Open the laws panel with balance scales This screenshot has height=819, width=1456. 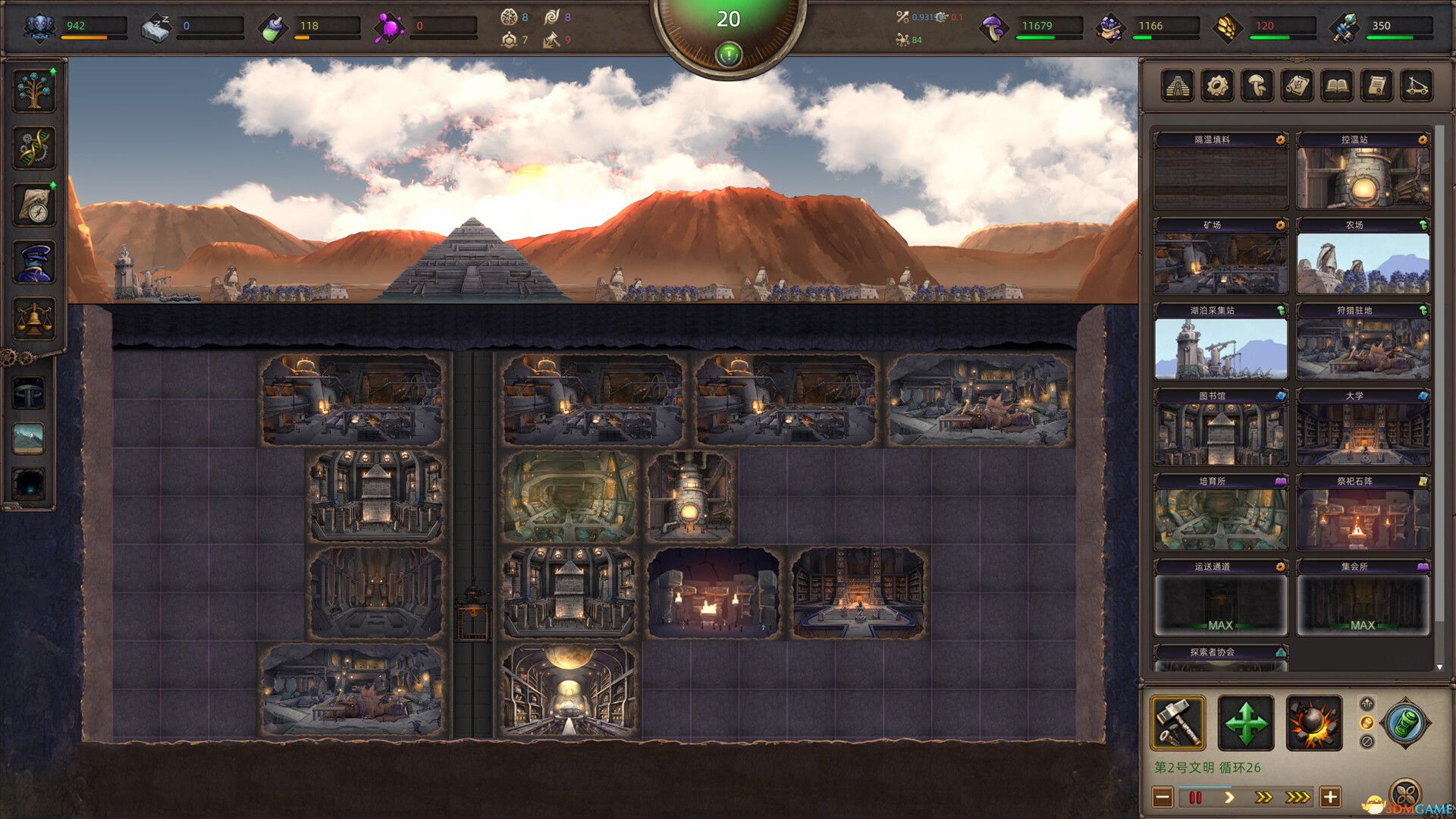click(33, 315)
